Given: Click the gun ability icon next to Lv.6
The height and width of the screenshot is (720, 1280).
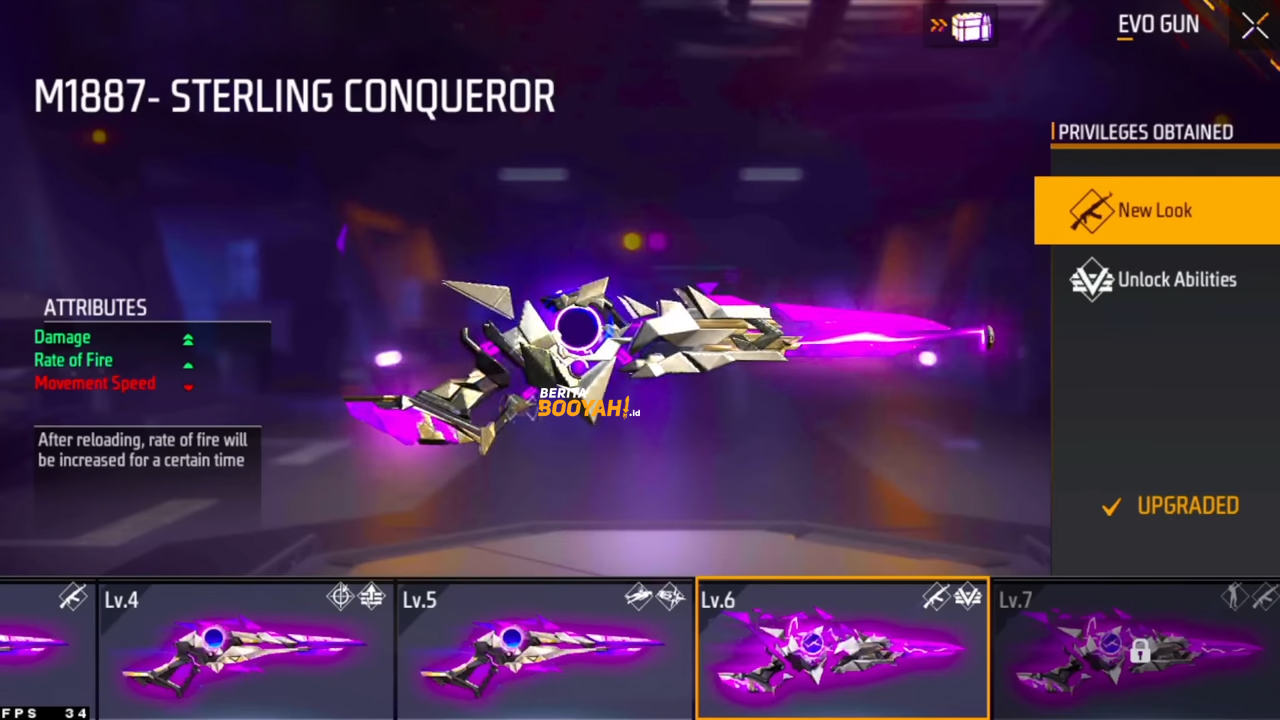Looking at the screenshot, I should point(935,597).
